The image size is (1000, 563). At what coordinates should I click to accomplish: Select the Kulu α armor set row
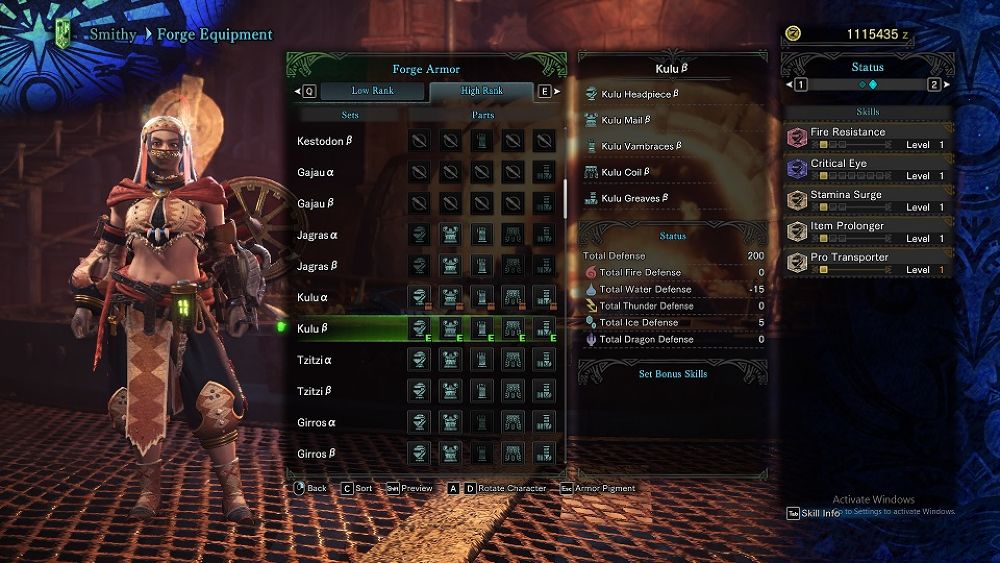[314, 298]
